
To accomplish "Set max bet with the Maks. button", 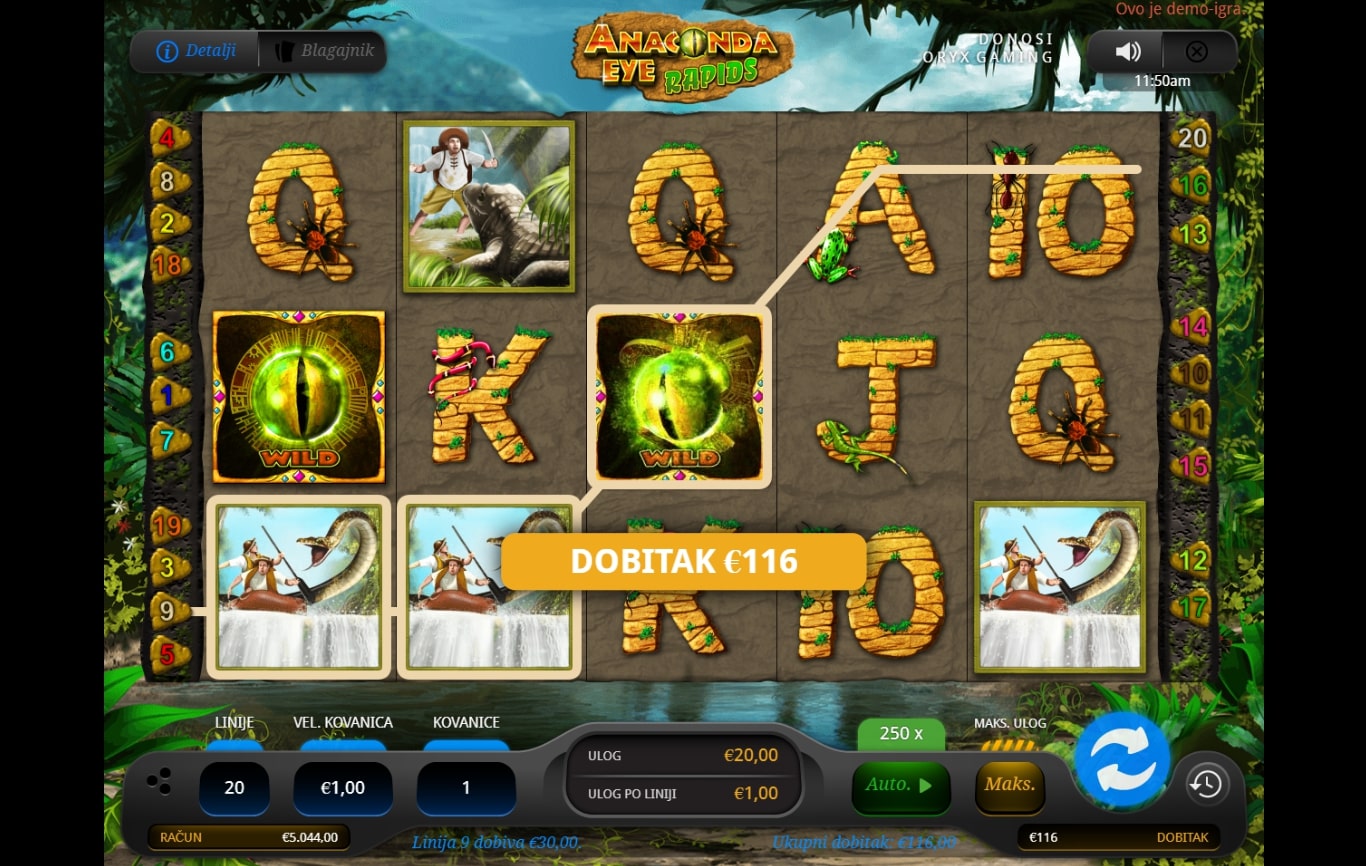I will tap(1009, 786).
